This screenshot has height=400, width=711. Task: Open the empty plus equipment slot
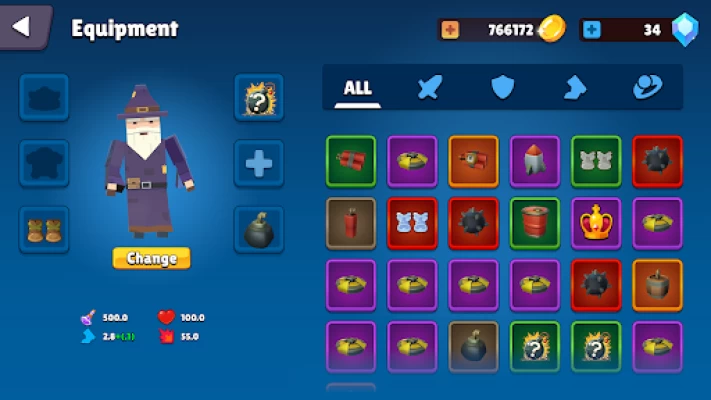[259, 163]
